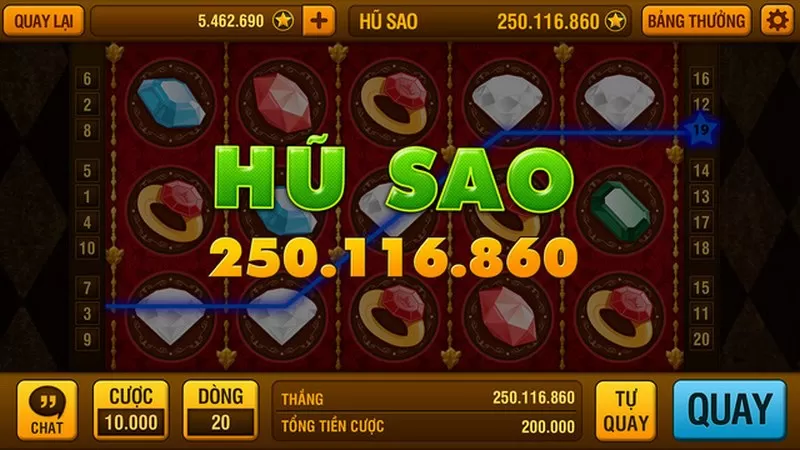The width and height of the screenshot is (800, 450).
Task: Spin the reels with QUAY
Action: pos(732,410)
